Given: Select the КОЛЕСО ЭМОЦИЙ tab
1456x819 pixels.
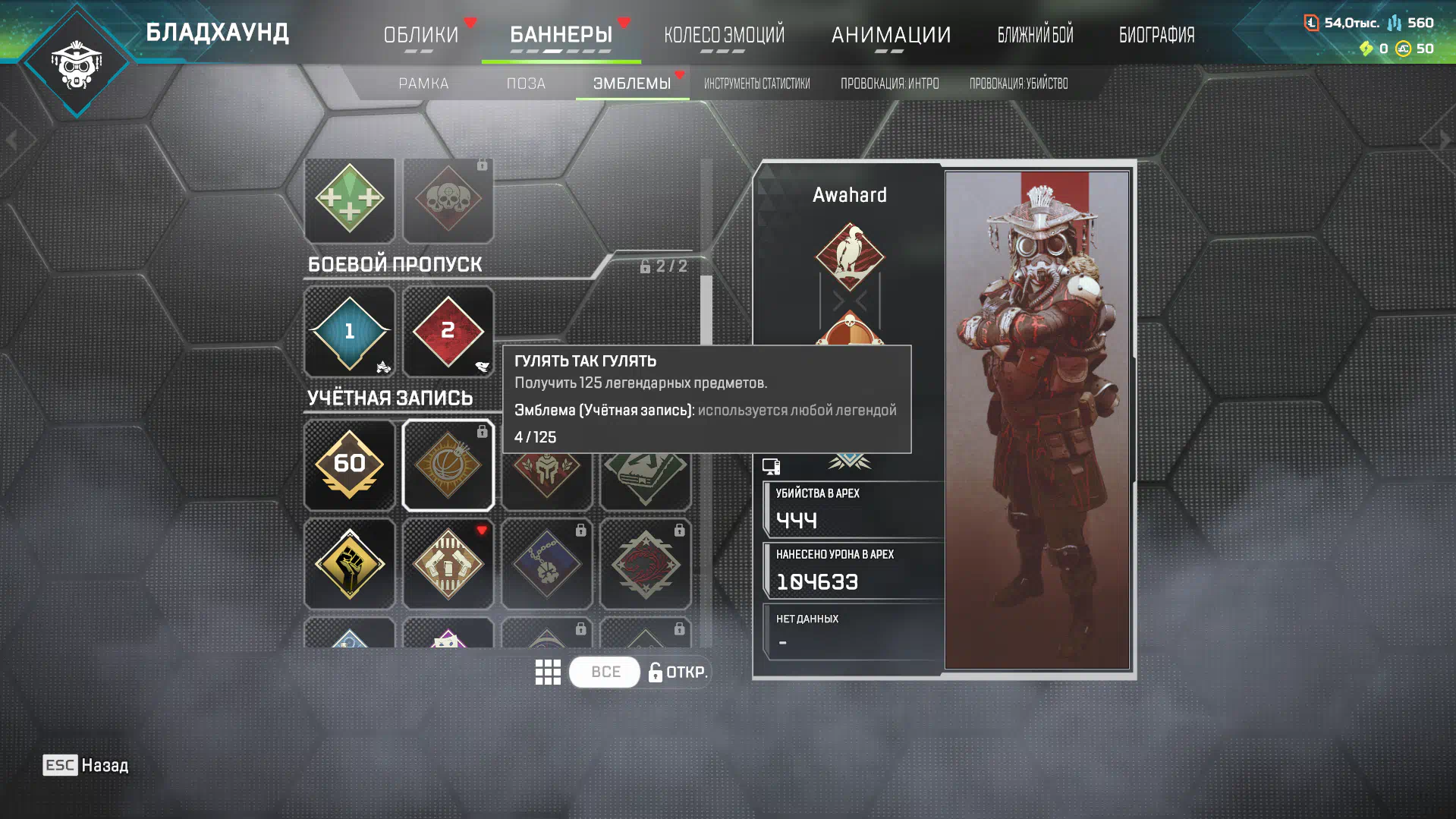Looking at the screenshot, I should point(724,35).
